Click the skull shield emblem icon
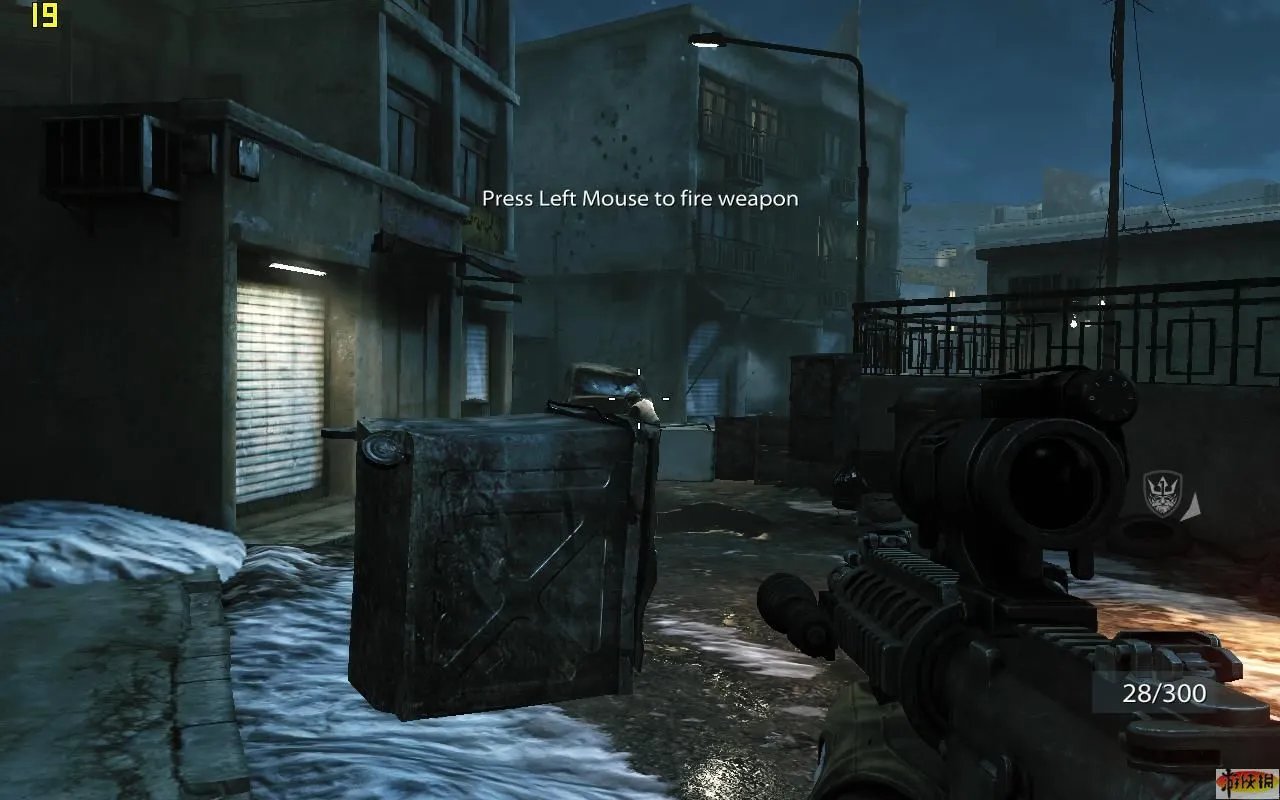 [x=1162, y=494]
